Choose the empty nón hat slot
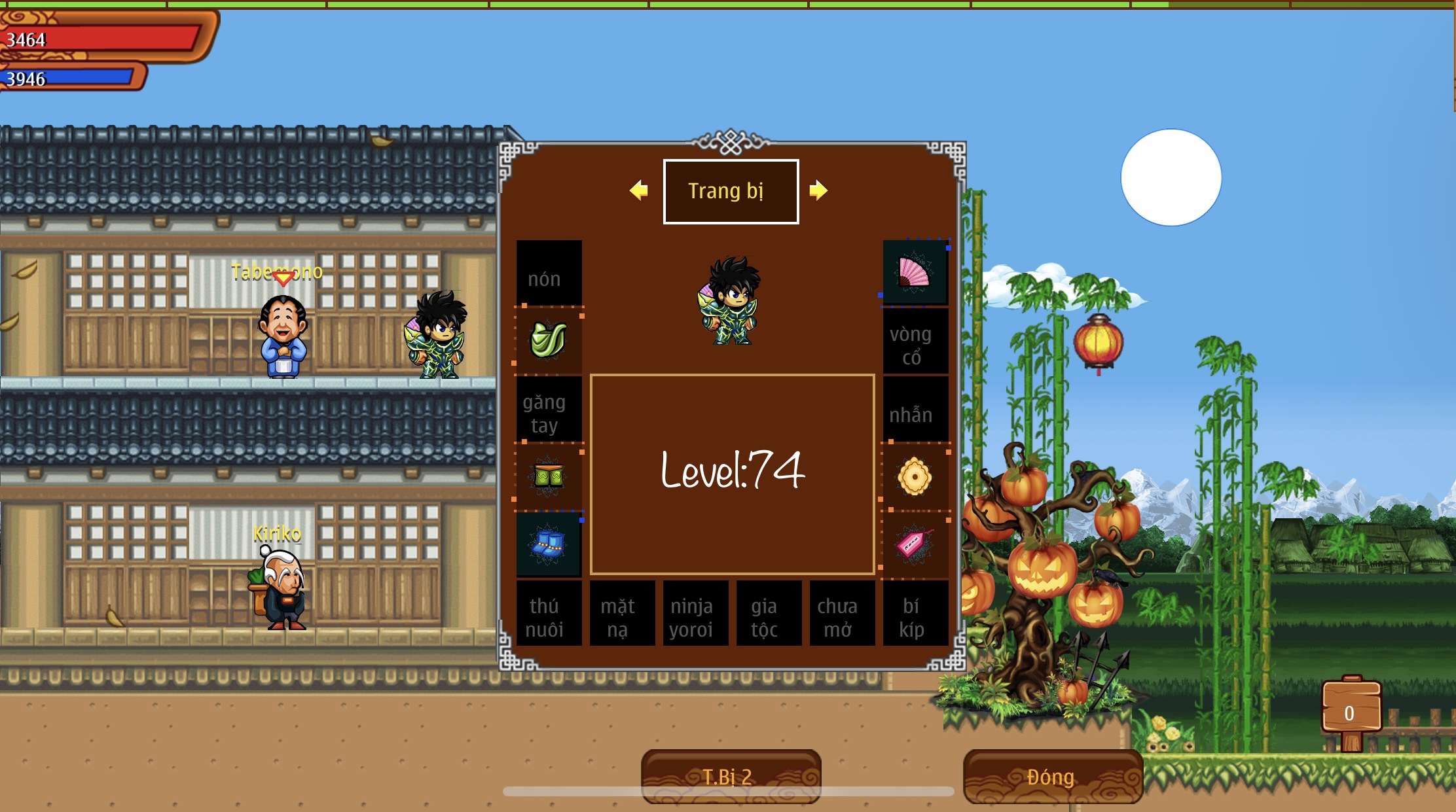1456x812 pixels. click(549, 273)
